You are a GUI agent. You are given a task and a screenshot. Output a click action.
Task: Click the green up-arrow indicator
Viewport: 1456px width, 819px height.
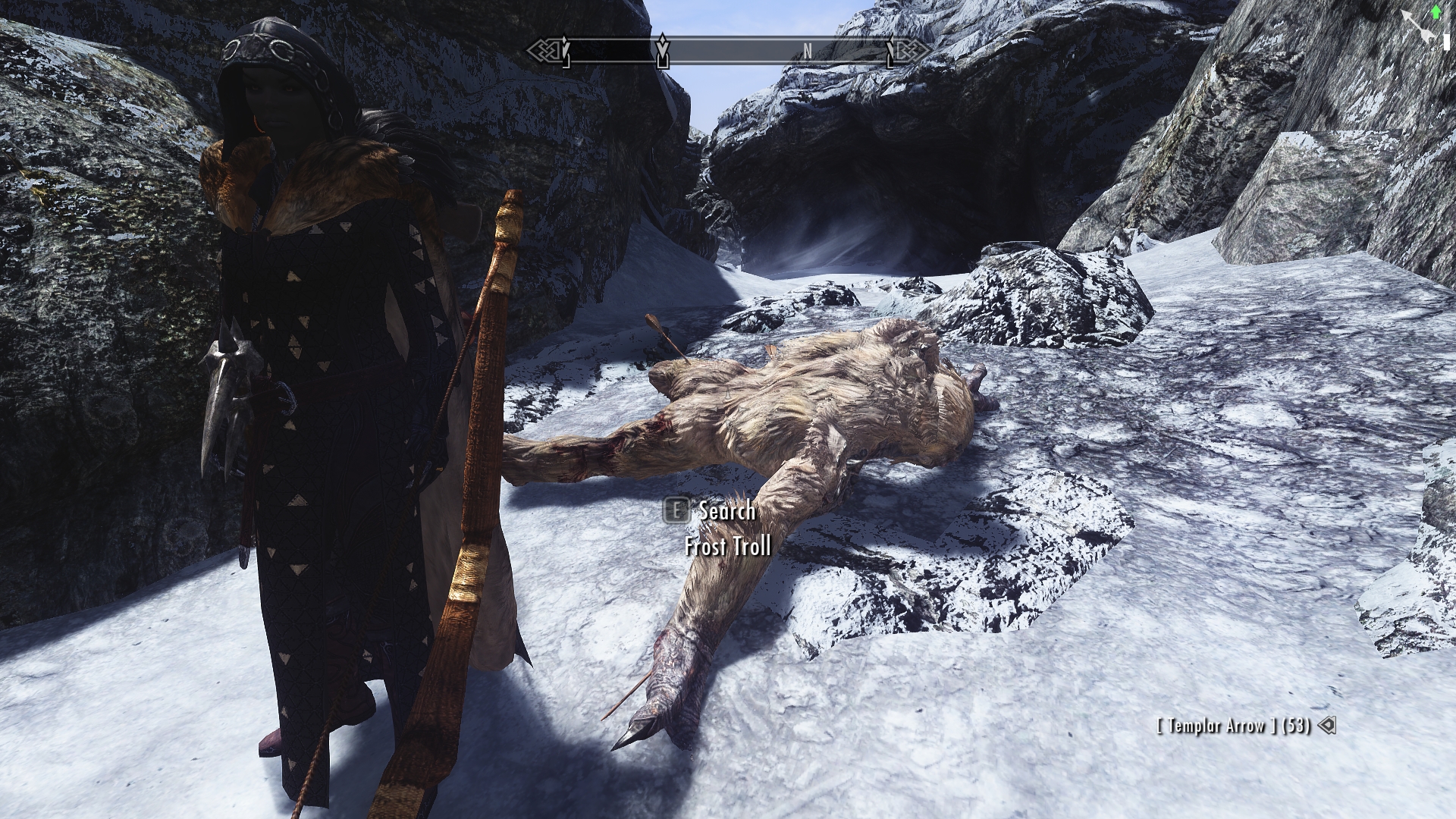(1436, 11)
